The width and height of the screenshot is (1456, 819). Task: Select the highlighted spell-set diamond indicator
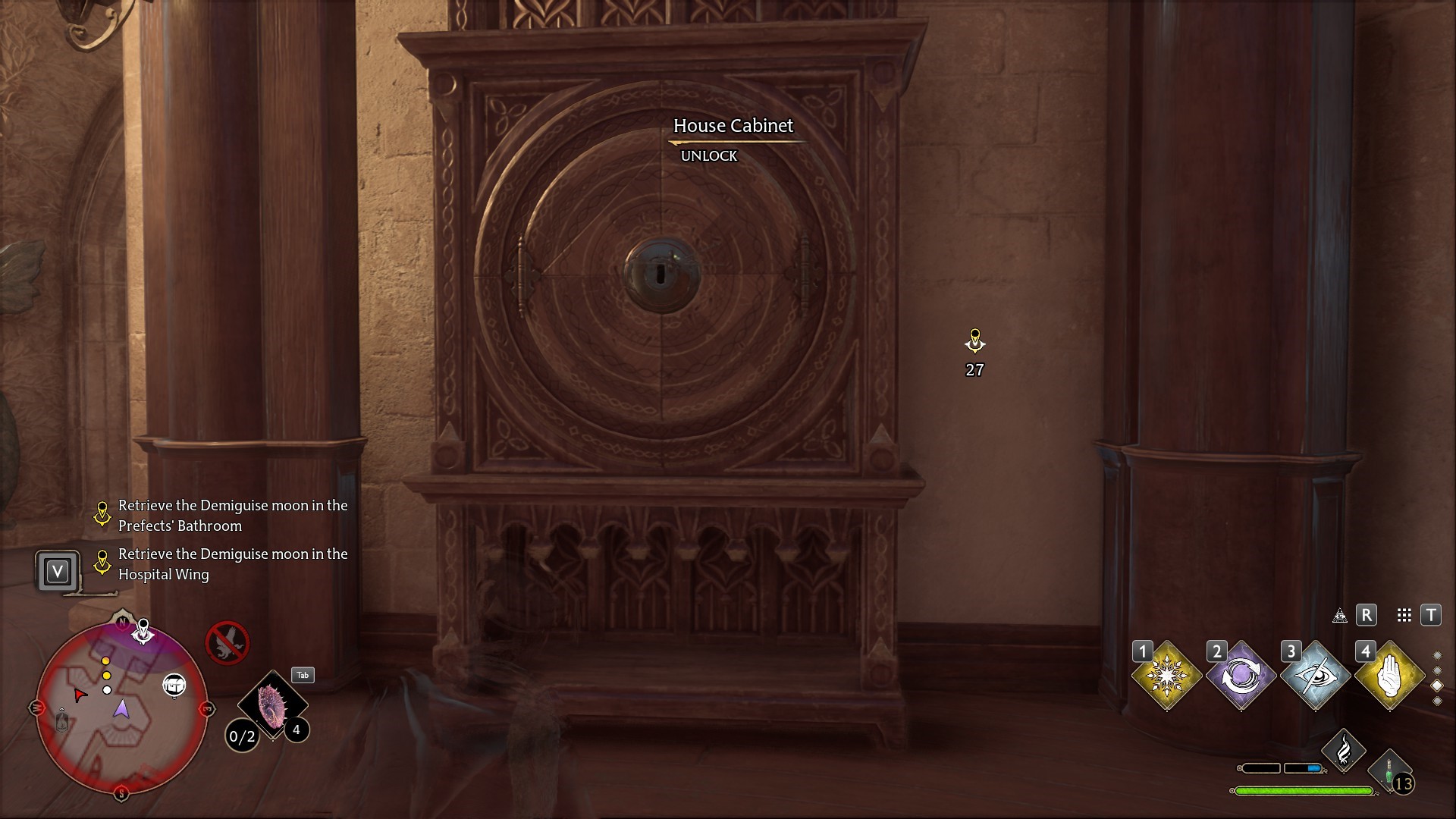point(1437,686)
